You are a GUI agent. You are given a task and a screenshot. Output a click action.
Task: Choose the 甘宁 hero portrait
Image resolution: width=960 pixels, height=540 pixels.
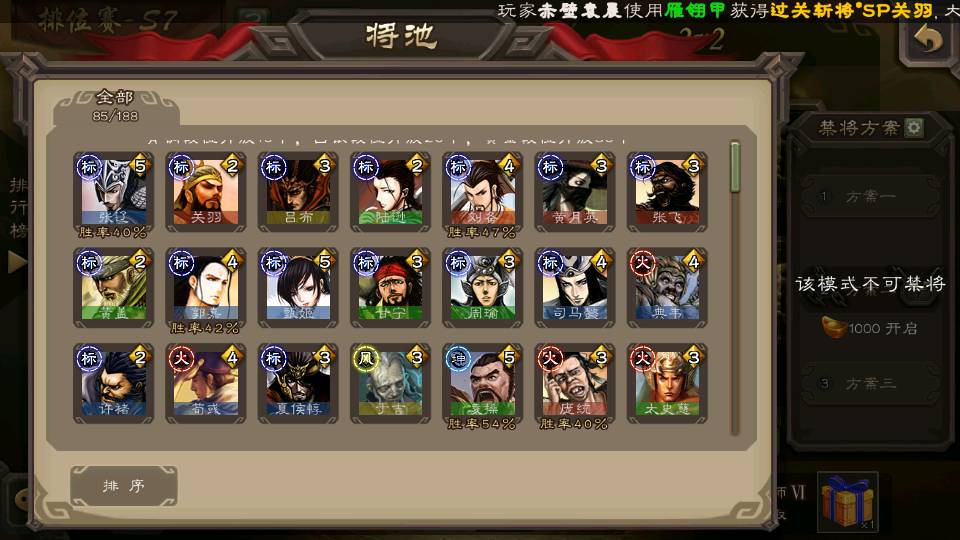click(390, 286)
